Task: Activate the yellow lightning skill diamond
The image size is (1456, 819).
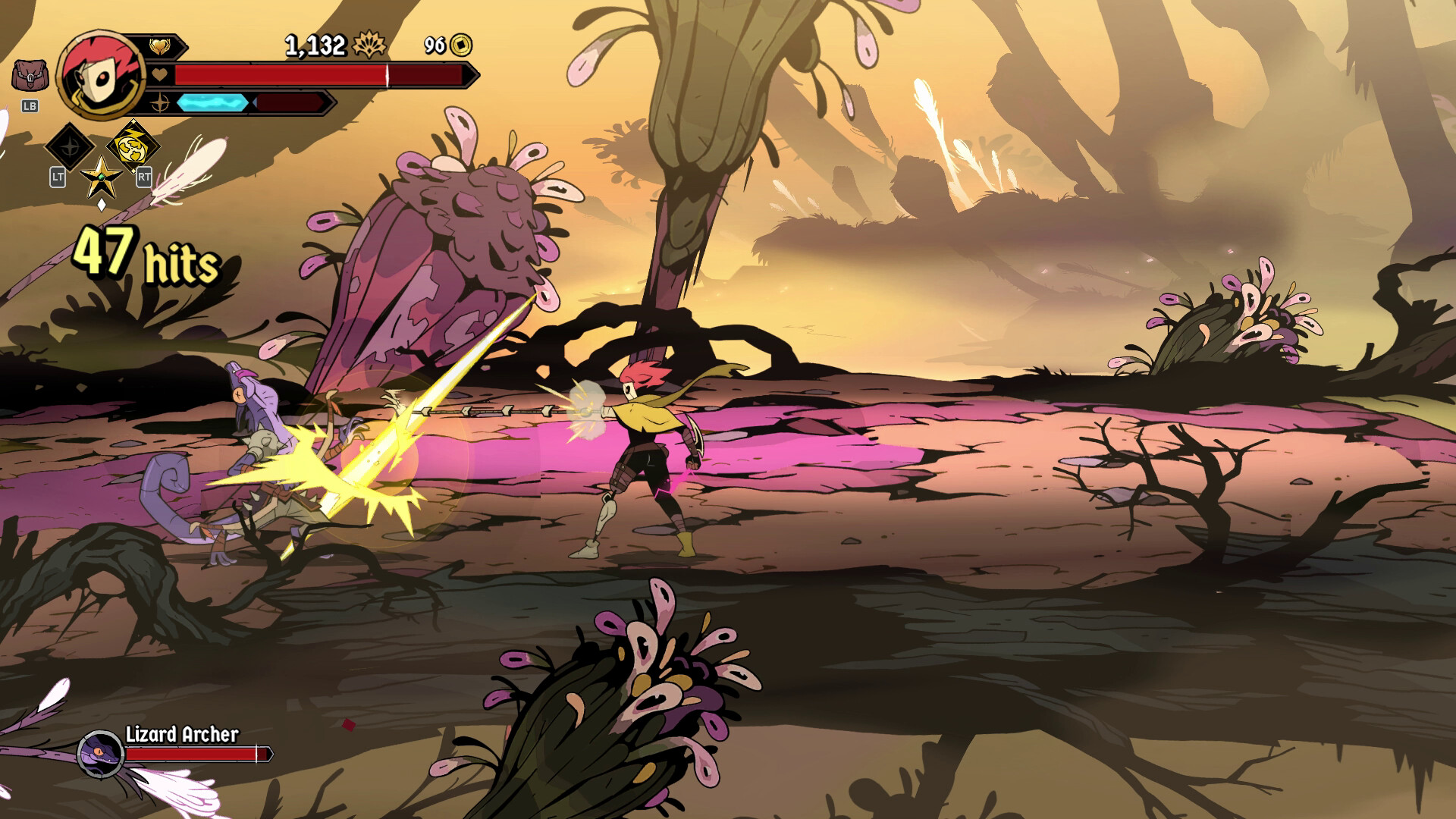Action: 132,146
